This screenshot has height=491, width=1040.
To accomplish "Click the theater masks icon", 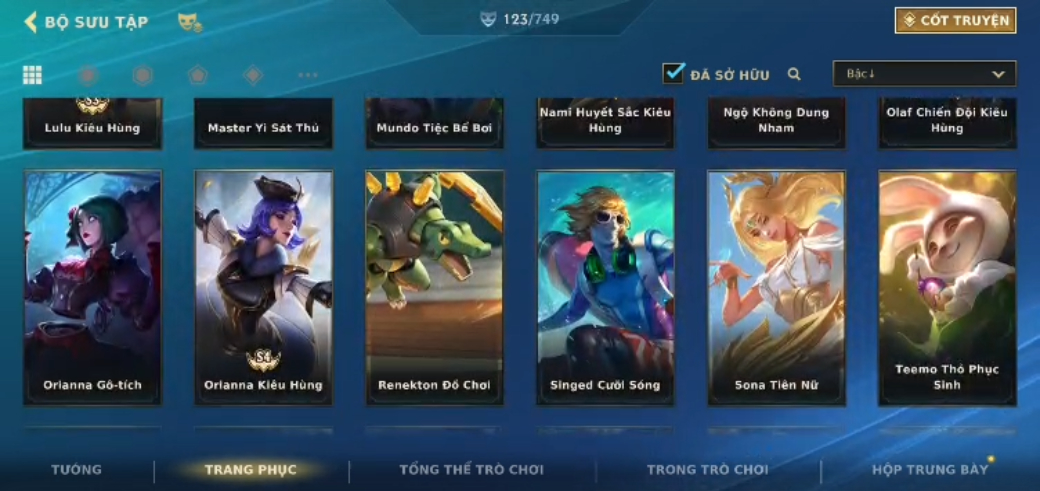I will coord(189,21).
